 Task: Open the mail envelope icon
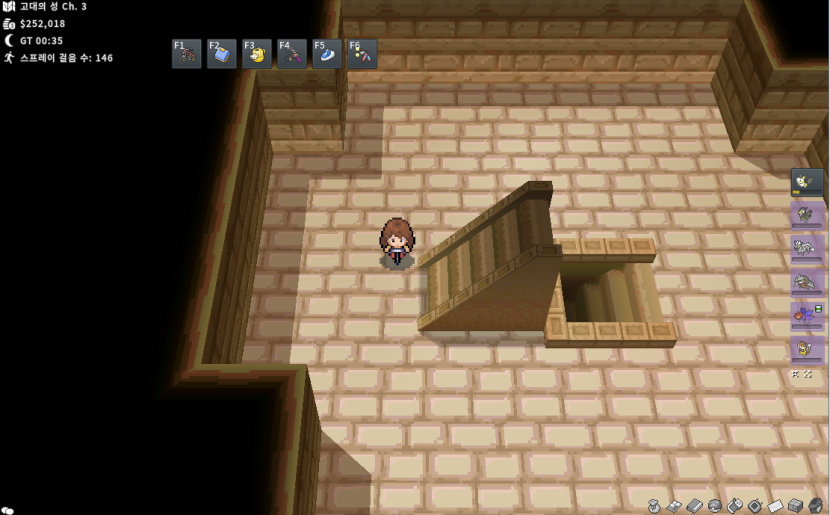775,506
